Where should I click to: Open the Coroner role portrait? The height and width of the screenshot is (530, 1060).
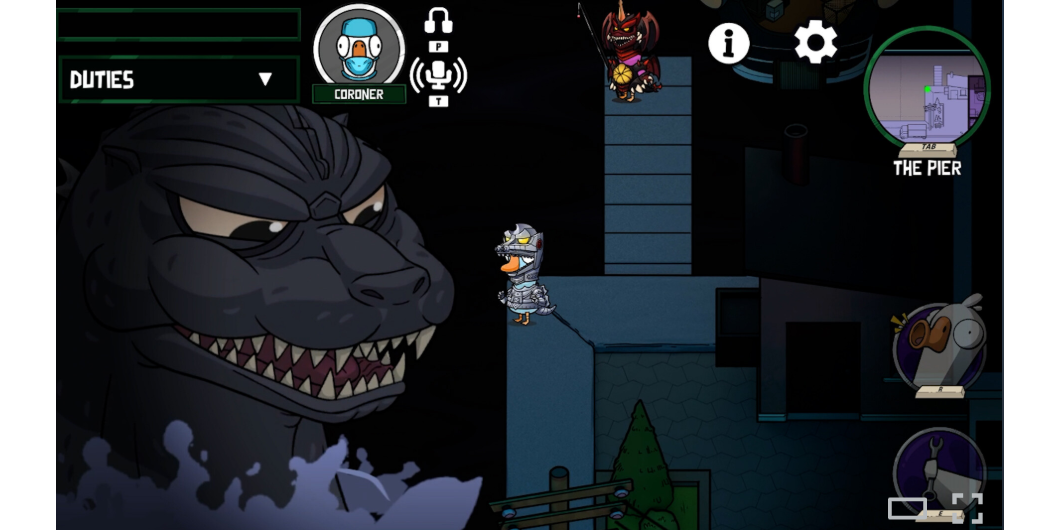(359, 48)
